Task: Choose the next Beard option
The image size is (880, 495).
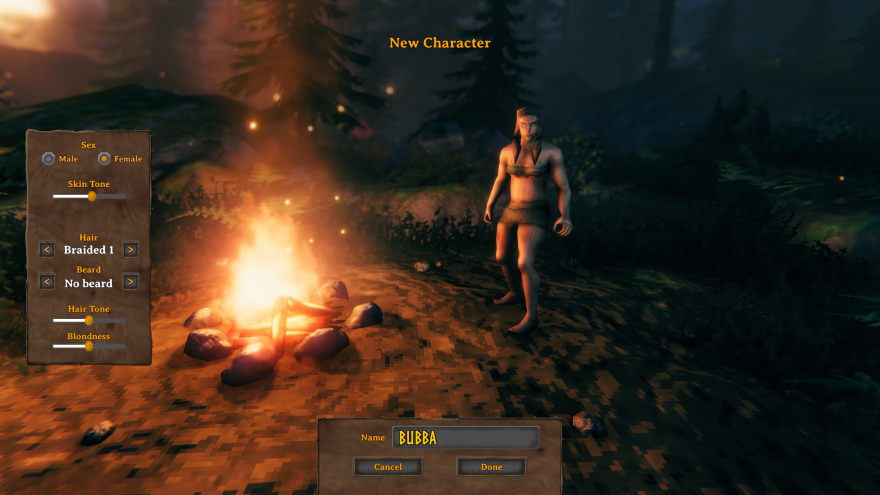Action: tap(130, 282)
